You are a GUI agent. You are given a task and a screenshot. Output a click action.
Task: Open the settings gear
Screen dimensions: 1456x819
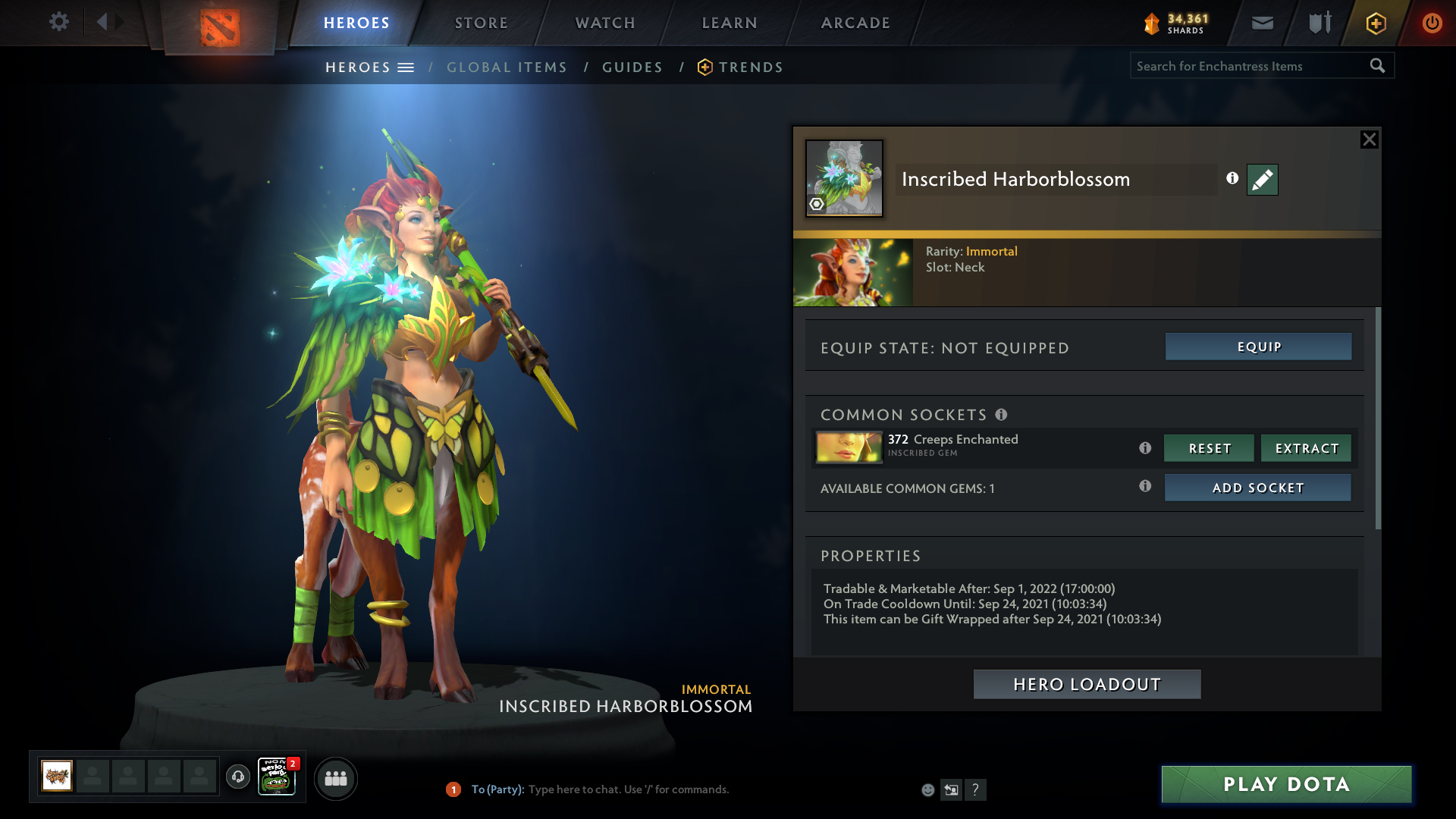pyautogui.click(x=58, y=21)
